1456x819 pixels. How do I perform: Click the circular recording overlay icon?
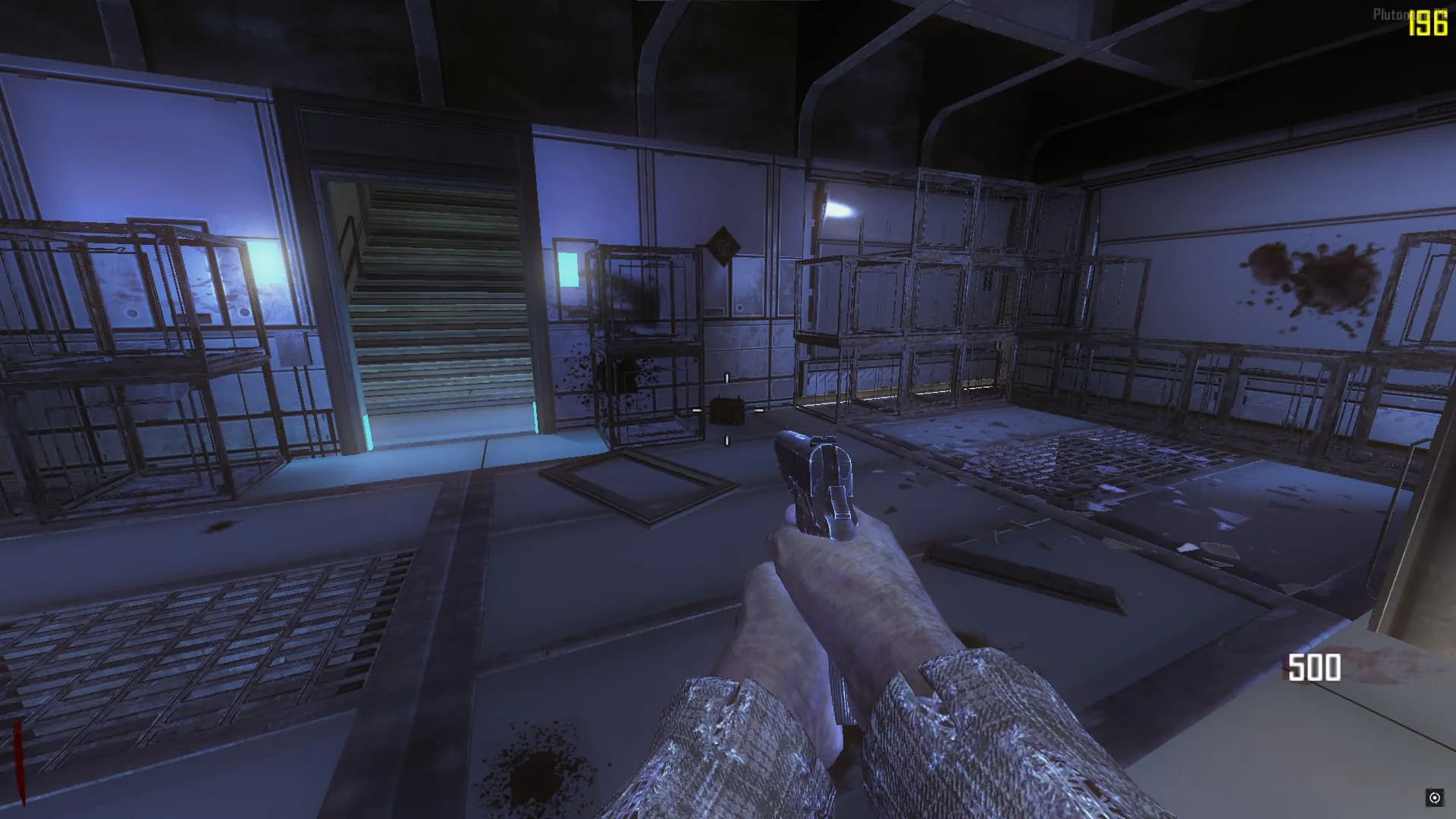click(1434, 797)
